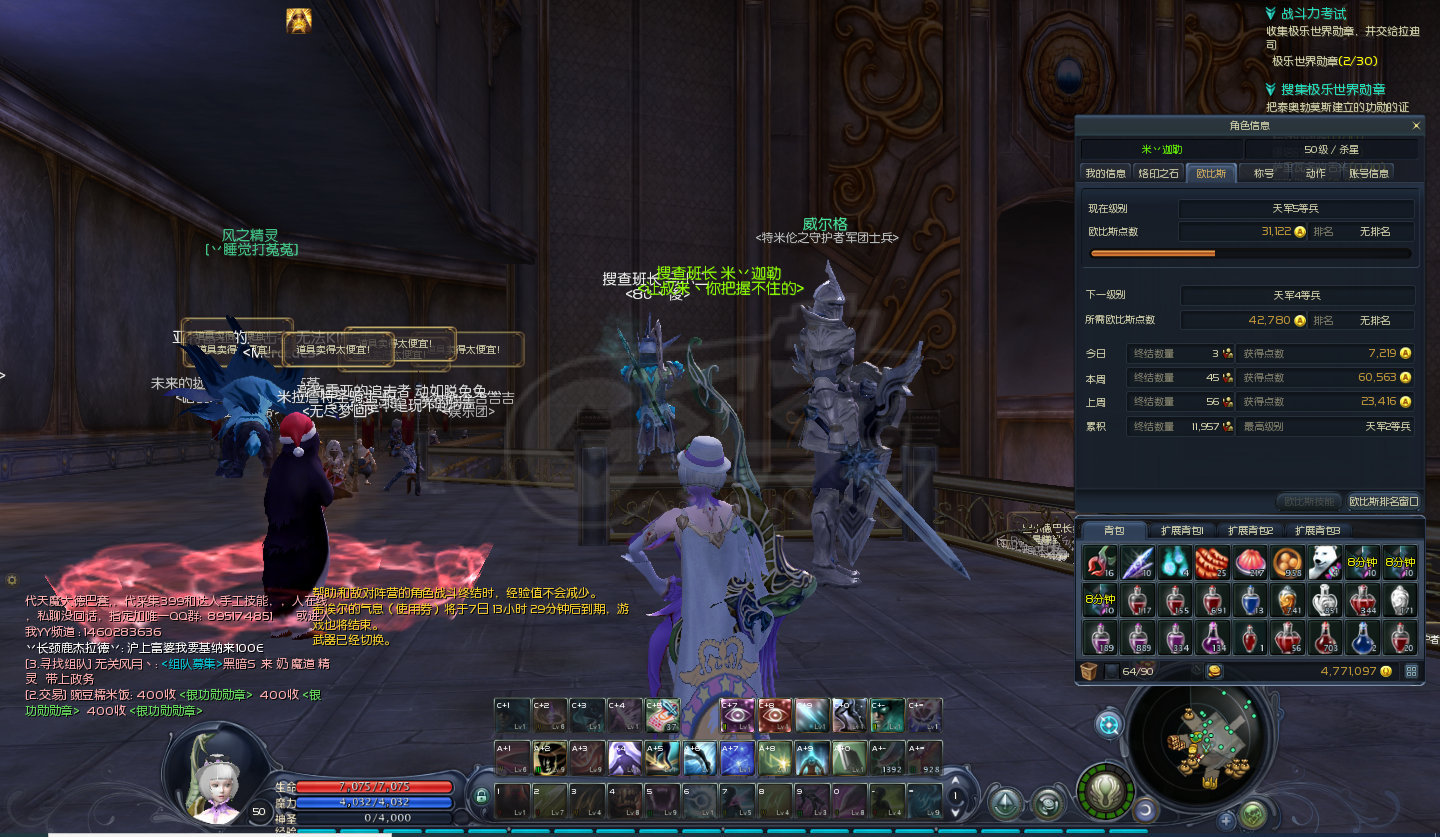
Task: Activate the blue starburst skill on A+7
Action: (737, 757)
